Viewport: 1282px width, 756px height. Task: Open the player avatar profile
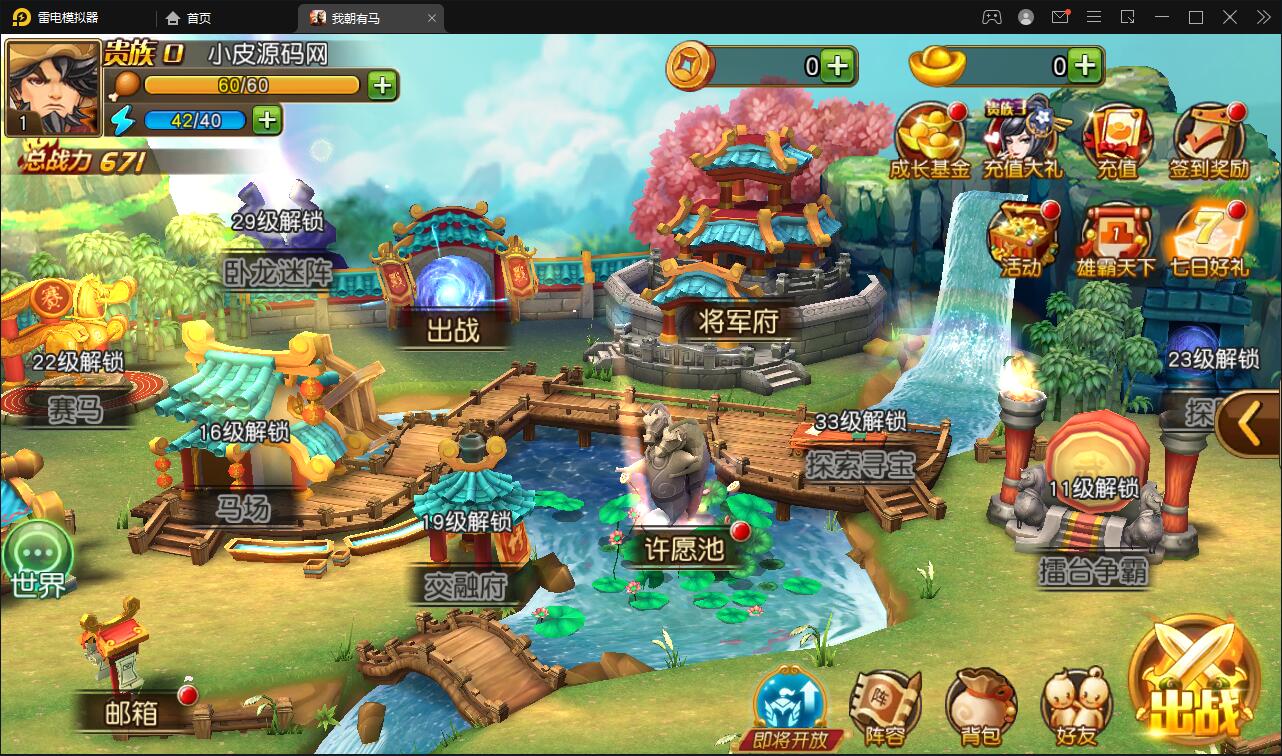click(53, 87)
